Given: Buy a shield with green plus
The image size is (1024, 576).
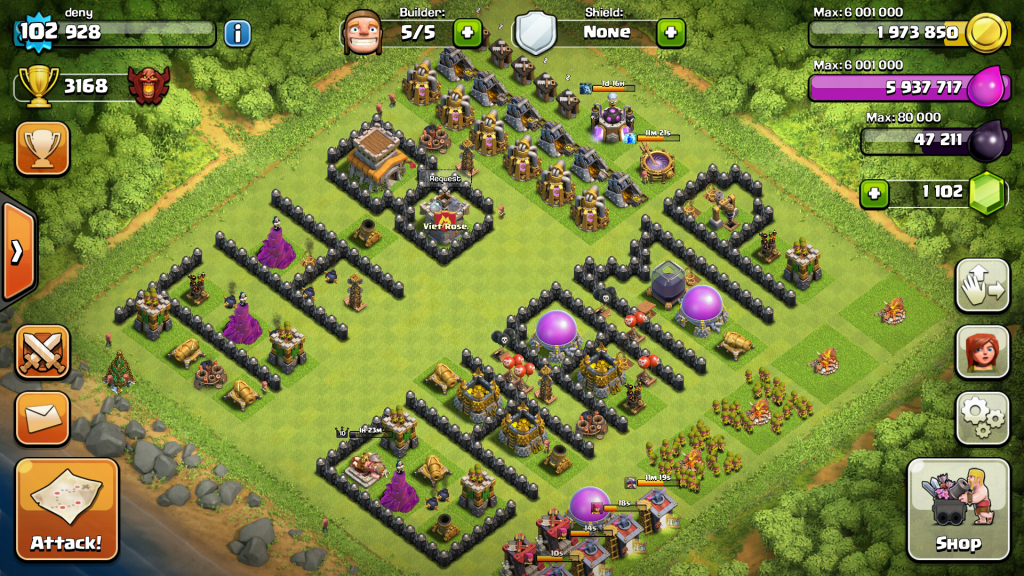Looking at the screenshot, I should (x=671, y=32).
